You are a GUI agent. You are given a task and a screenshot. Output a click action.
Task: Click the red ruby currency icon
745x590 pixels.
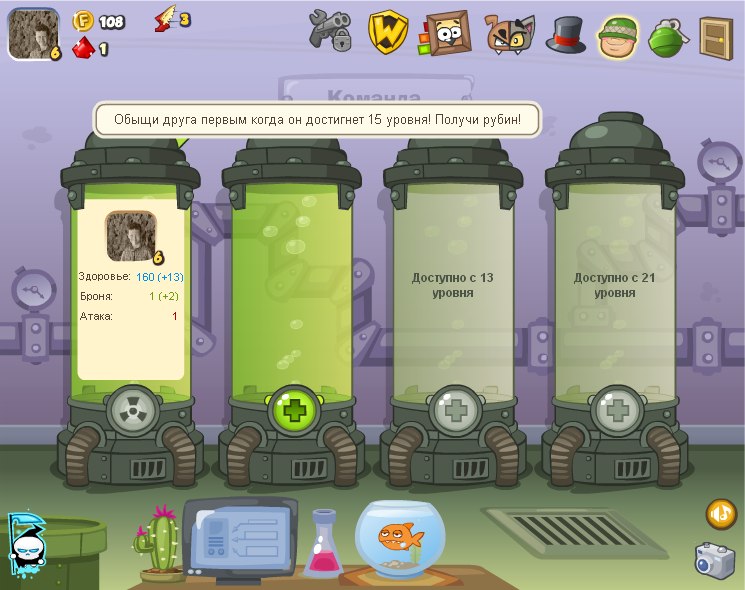(82, 47)
